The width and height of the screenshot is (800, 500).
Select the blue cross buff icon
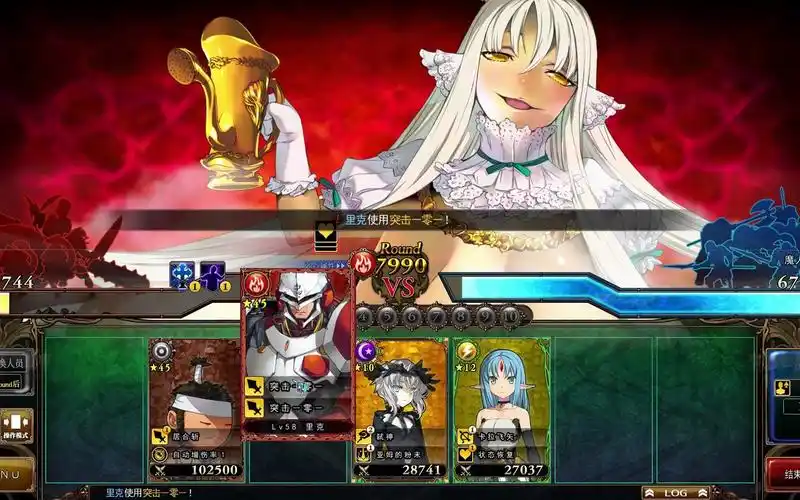pos(182,275)
